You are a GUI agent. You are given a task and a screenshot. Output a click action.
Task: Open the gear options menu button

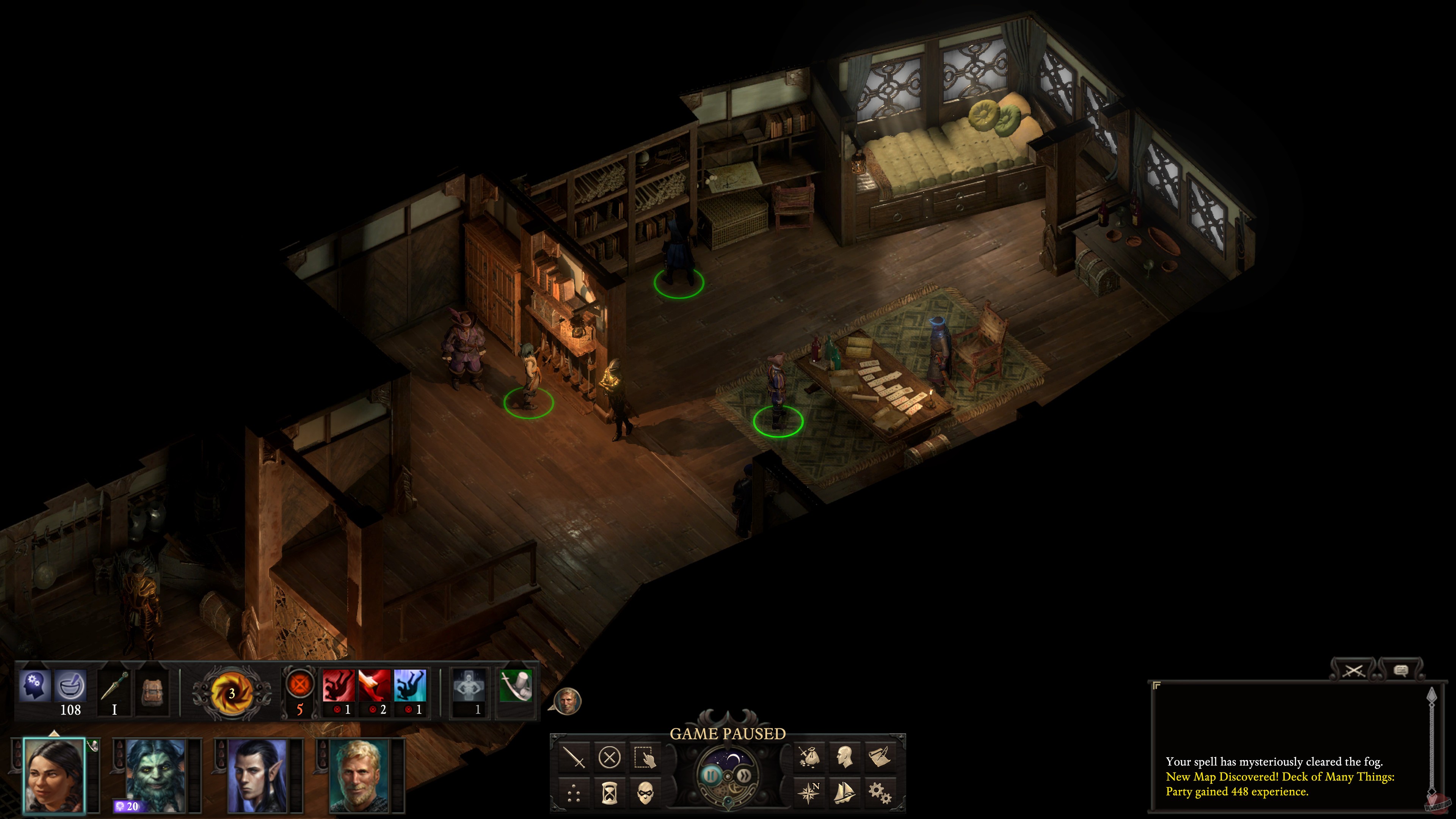(x=880, y=793)
